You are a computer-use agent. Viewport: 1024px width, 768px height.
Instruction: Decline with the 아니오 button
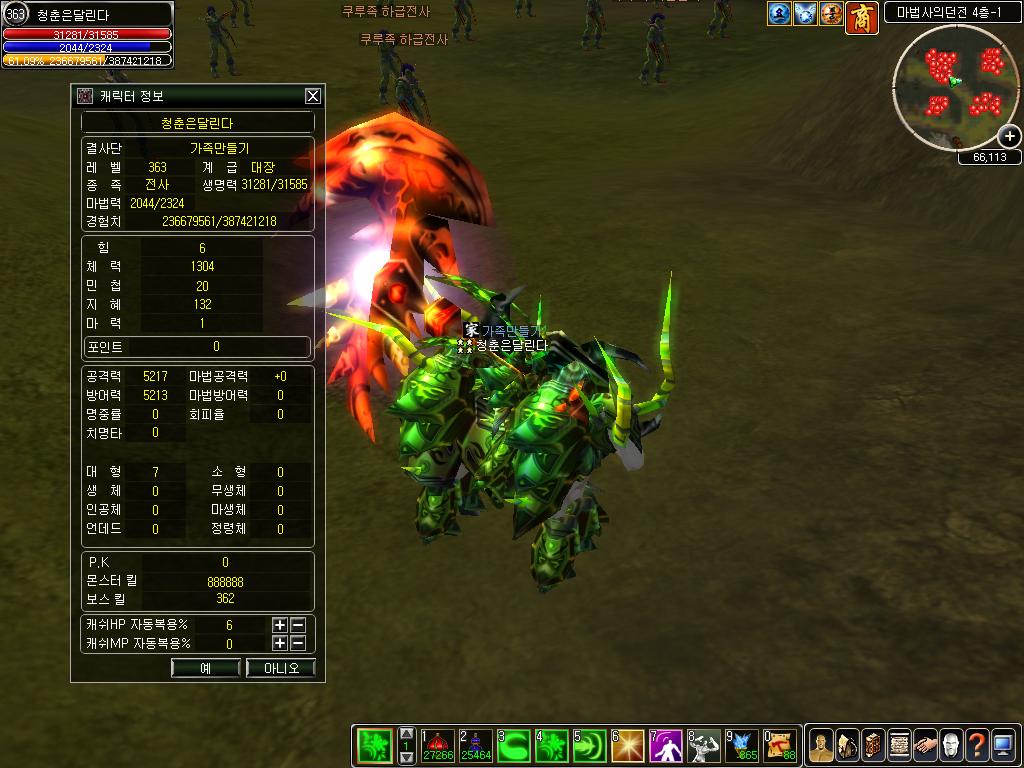click(280, 668)
